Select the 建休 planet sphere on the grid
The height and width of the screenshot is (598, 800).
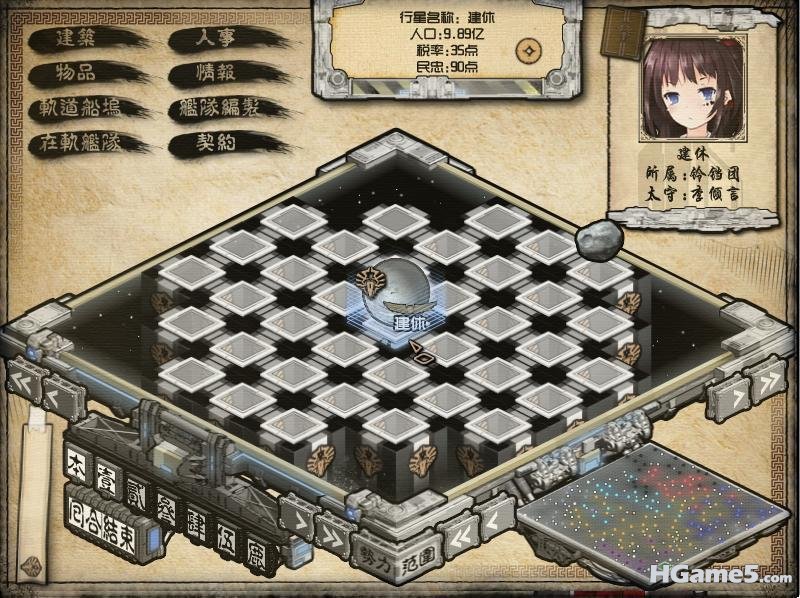[x=394, y=294]
